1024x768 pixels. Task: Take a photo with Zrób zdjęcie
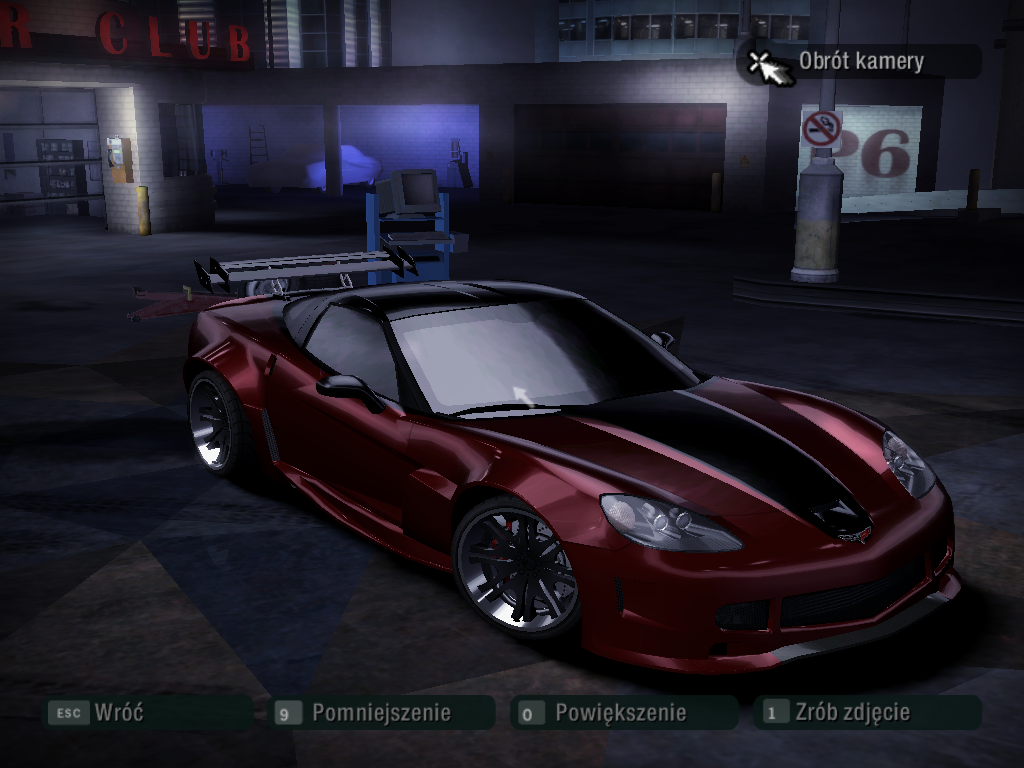point(852,713)
